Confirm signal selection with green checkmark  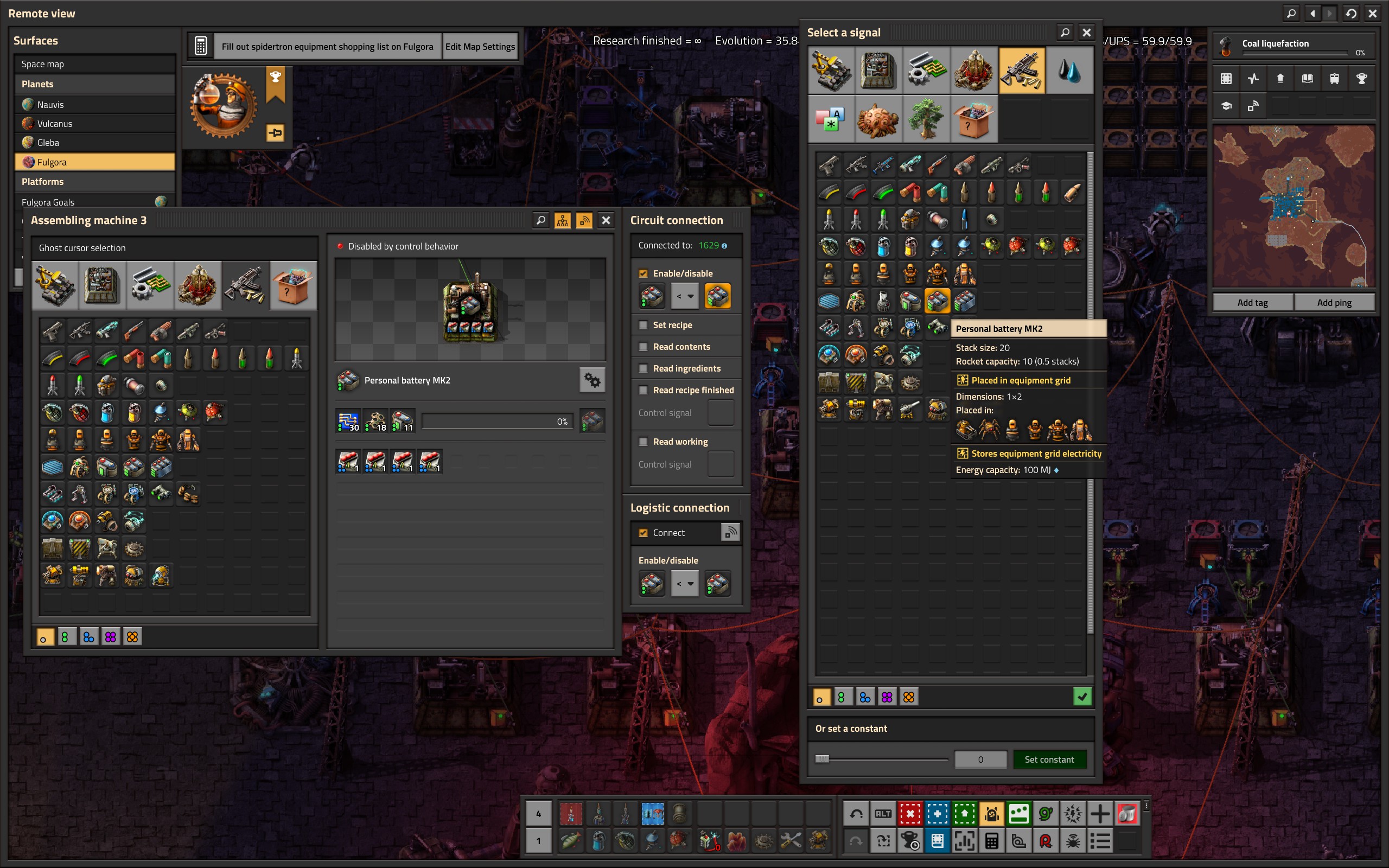pos(1082,697)
